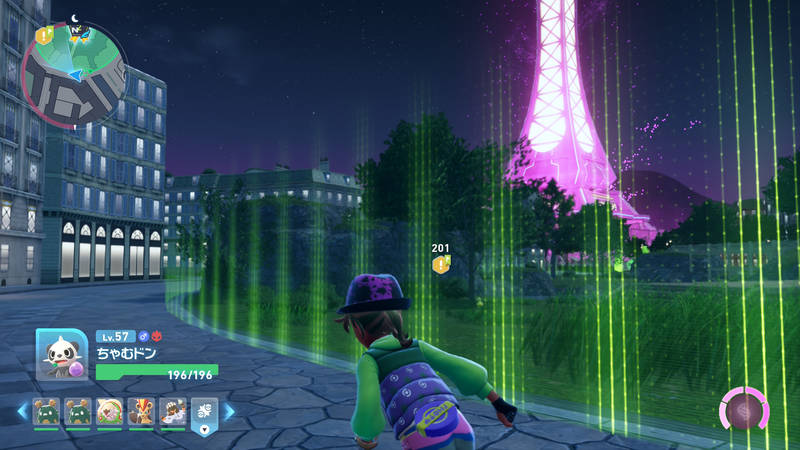Image resolution: width=800 pixels, height=450 pixels.
Task: Activate the pink Mega energy orb
Action: click(744, 412)
